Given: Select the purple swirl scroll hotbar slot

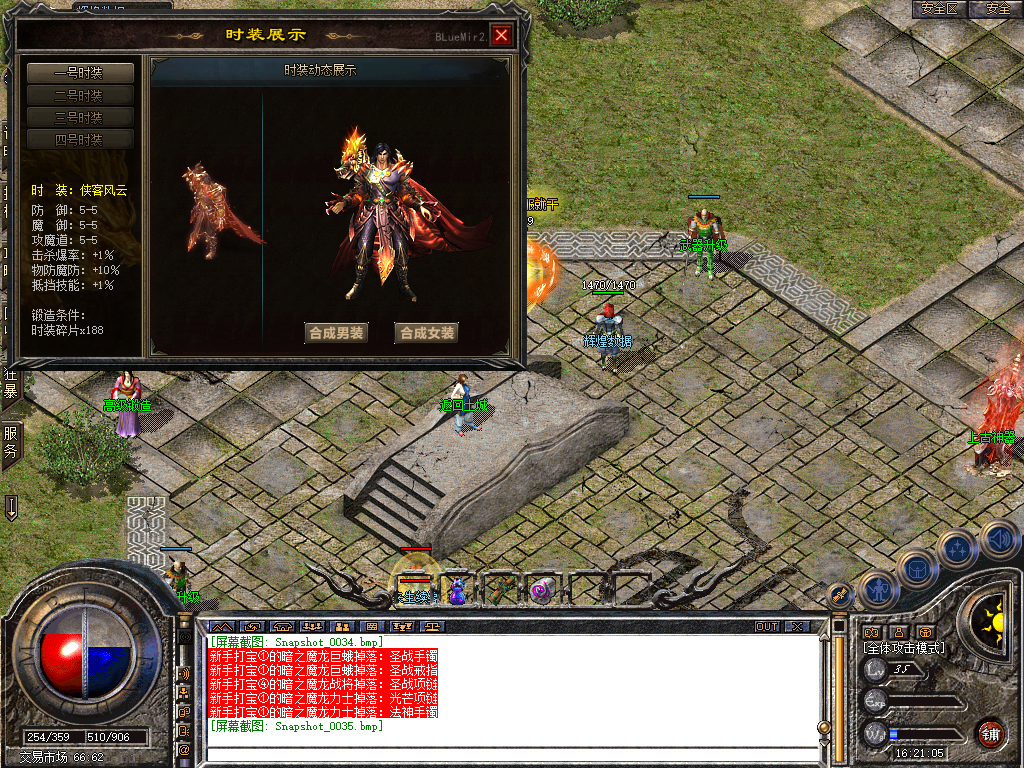Looking at the screenshot, I should point(542,590).
